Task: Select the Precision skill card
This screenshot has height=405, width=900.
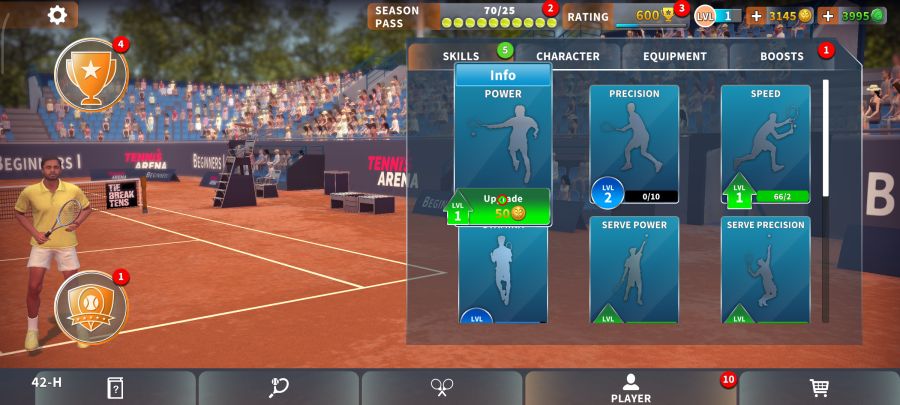Action: point(634,140)
